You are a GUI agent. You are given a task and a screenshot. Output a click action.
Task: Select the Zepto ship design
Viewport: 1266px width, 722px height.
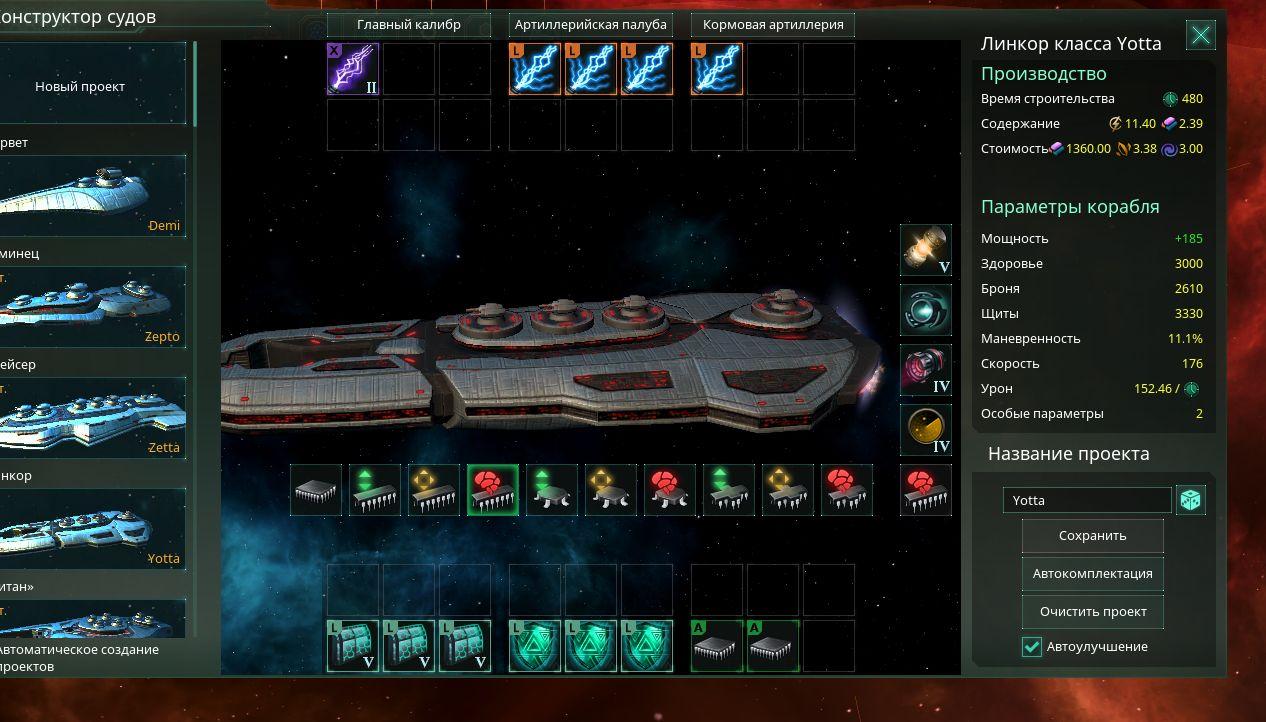(x=93, y=307)
